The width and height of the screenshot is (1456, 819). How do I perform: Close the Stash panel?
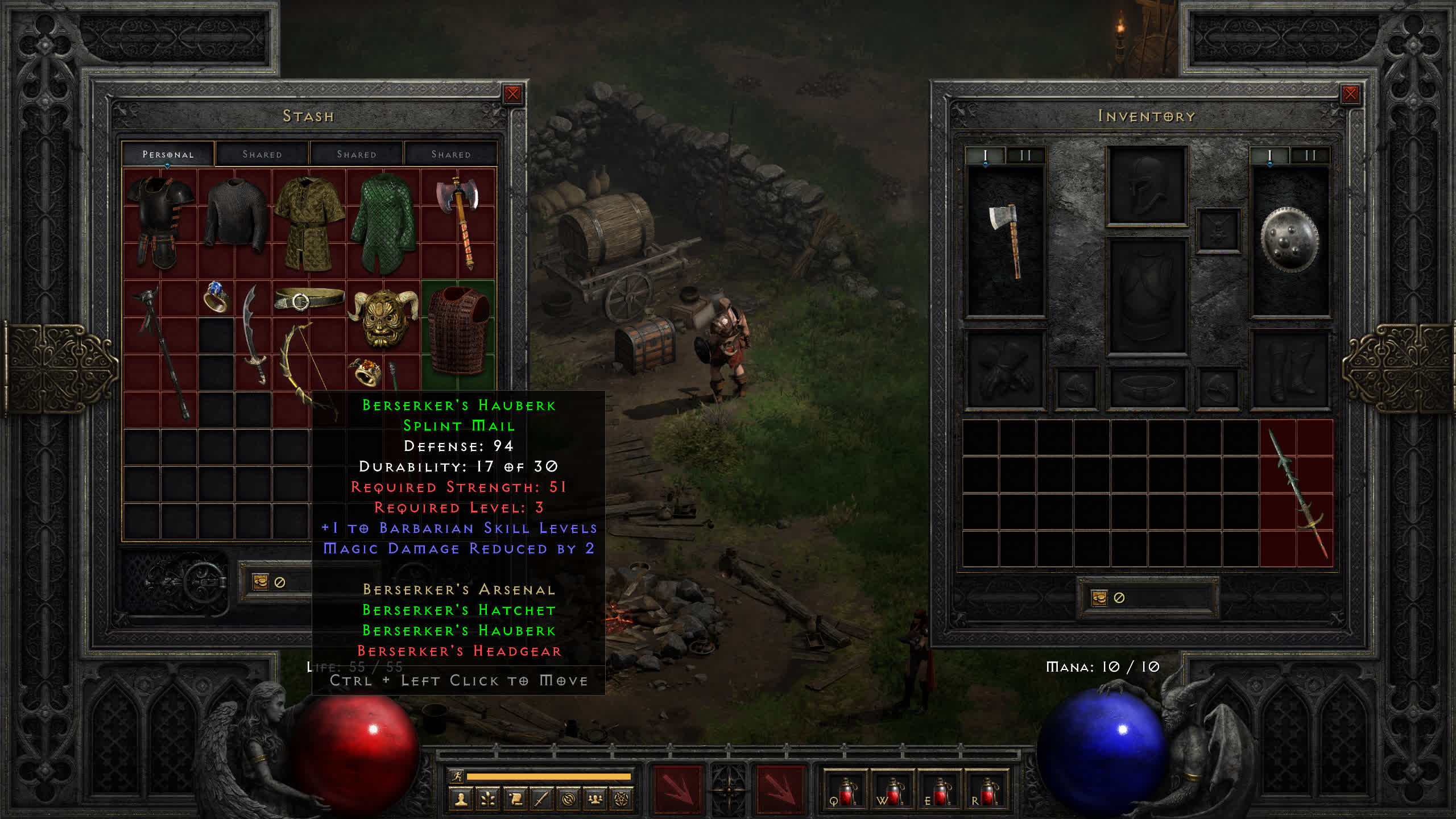point(512,94)
